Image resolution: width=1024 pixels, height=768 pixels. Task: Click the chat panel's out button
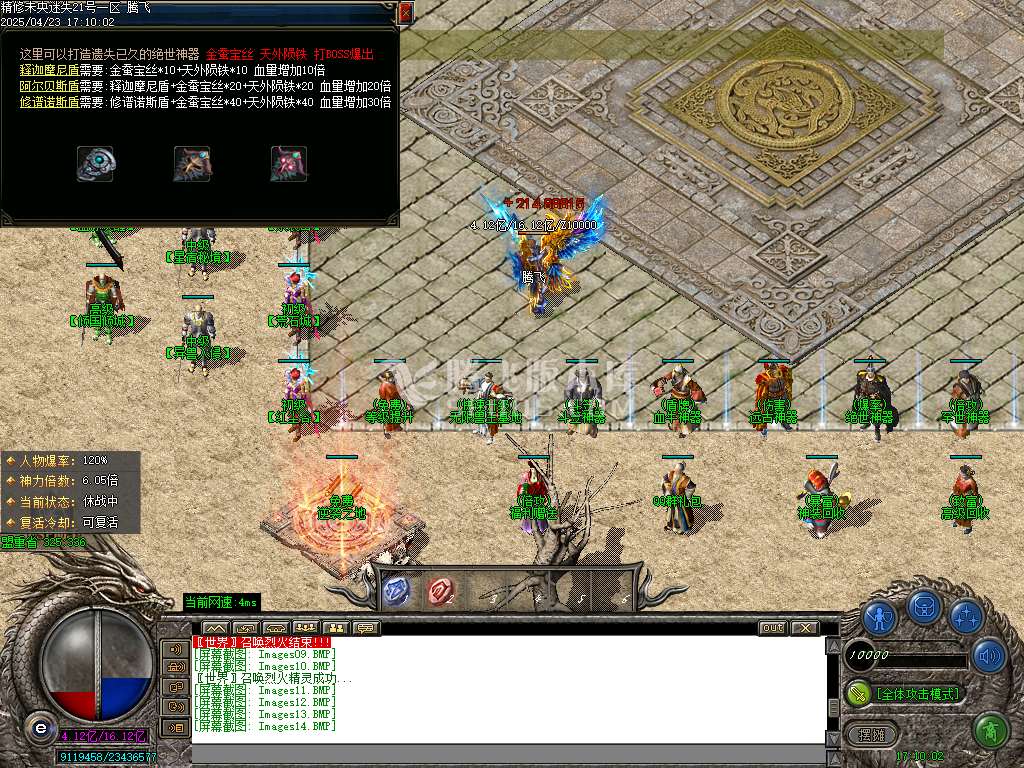pyautogui.click(x=772, y=628)
